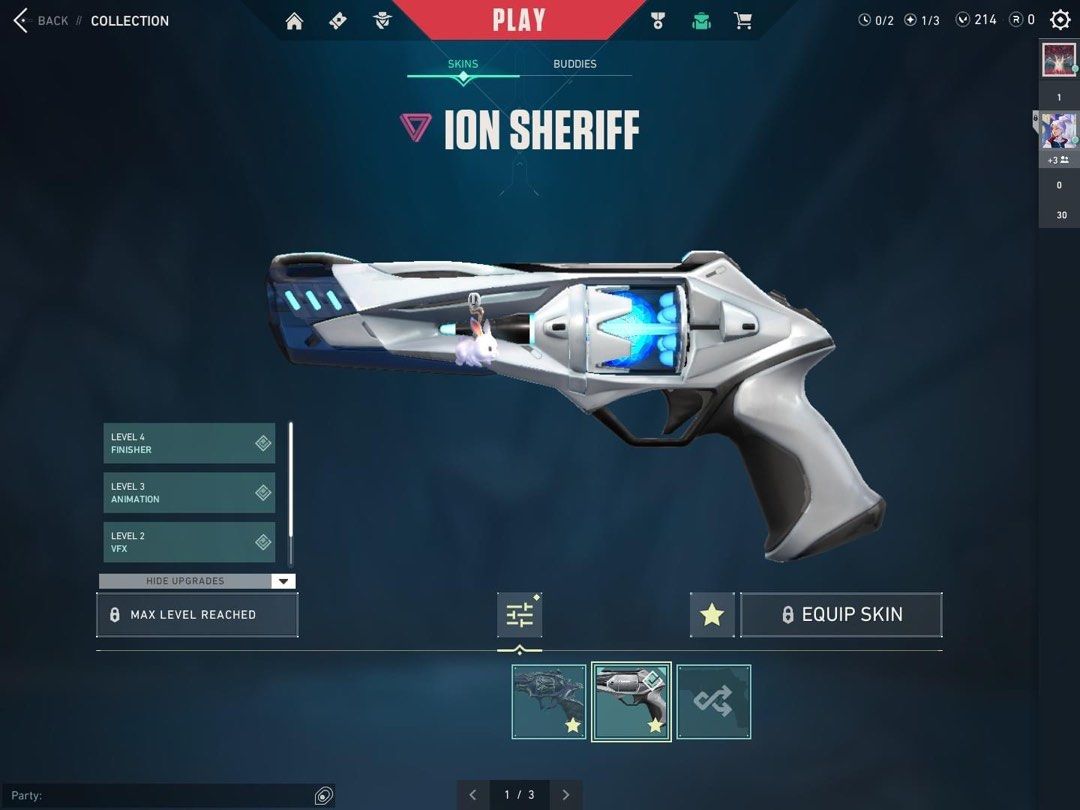Choose the dark Sheriff skin thumbnail
This screenshot has width=1080, height=810.
click(549, 702)
